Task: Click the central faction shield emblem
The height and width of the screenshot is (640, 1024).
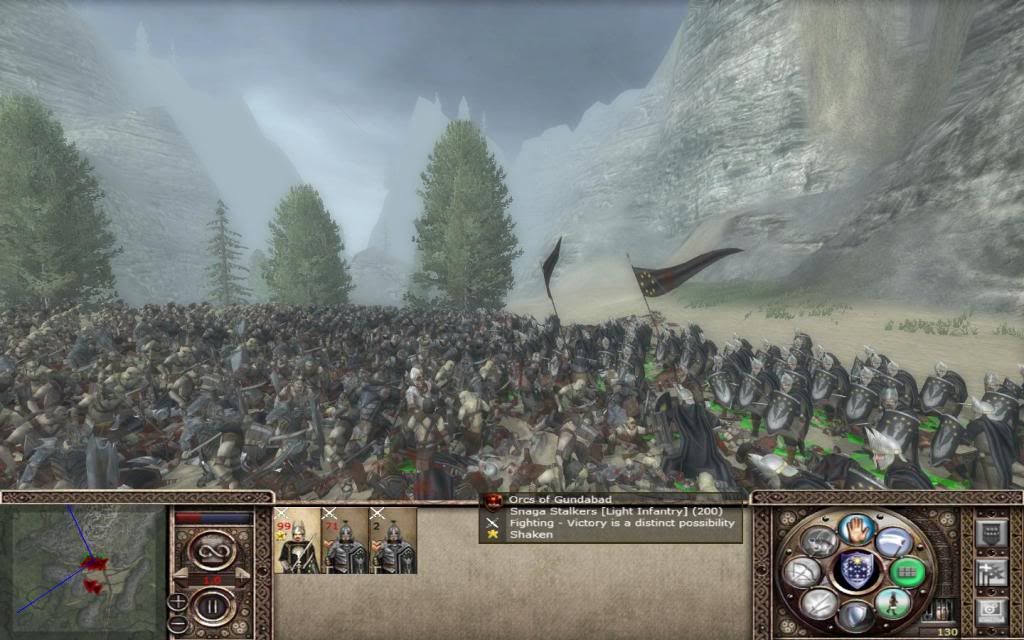Action: (x=855, y=572)
